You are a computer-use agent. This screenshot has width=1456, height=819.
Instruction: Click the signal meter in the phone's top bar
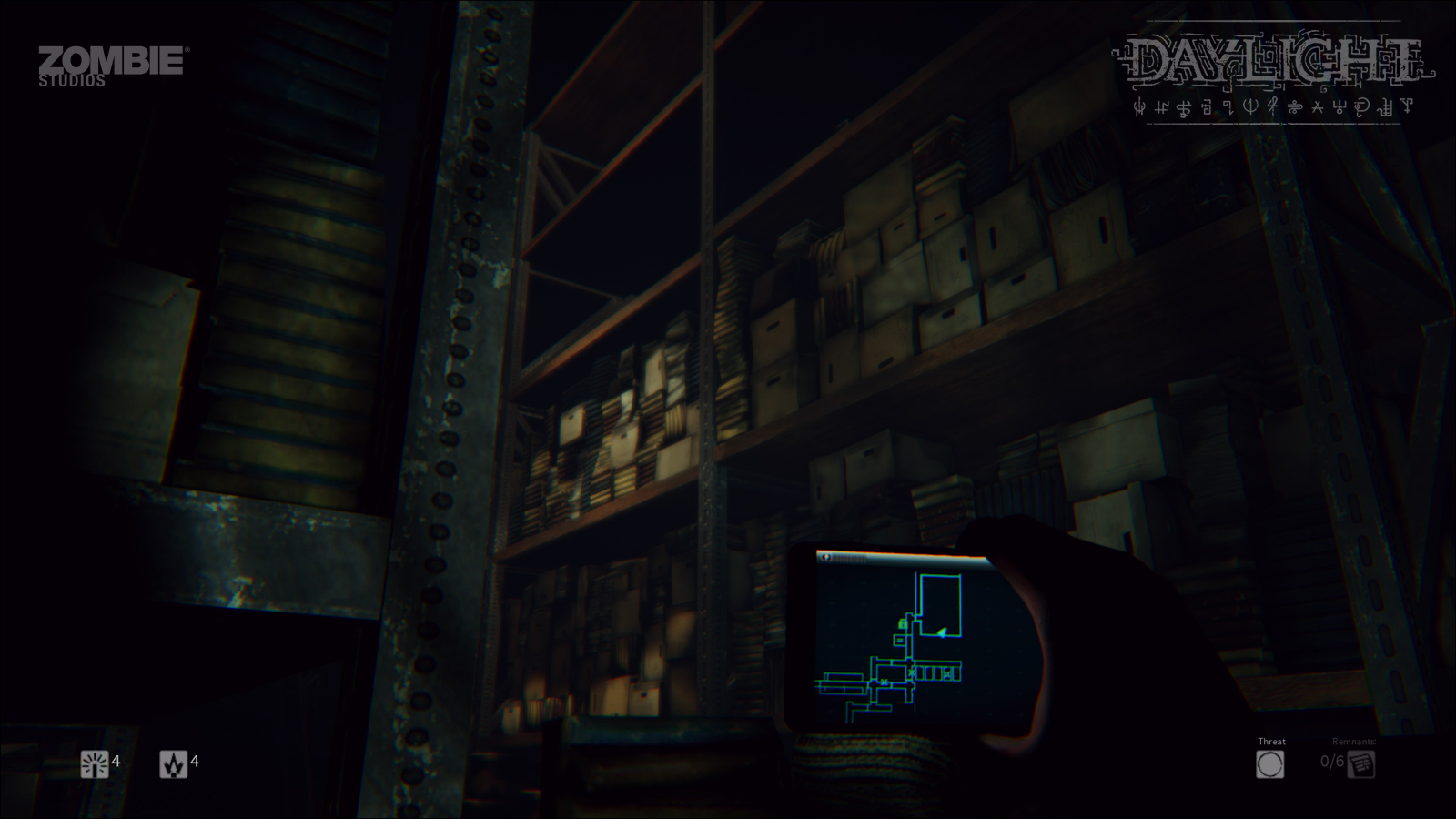[x=849, y=558]
